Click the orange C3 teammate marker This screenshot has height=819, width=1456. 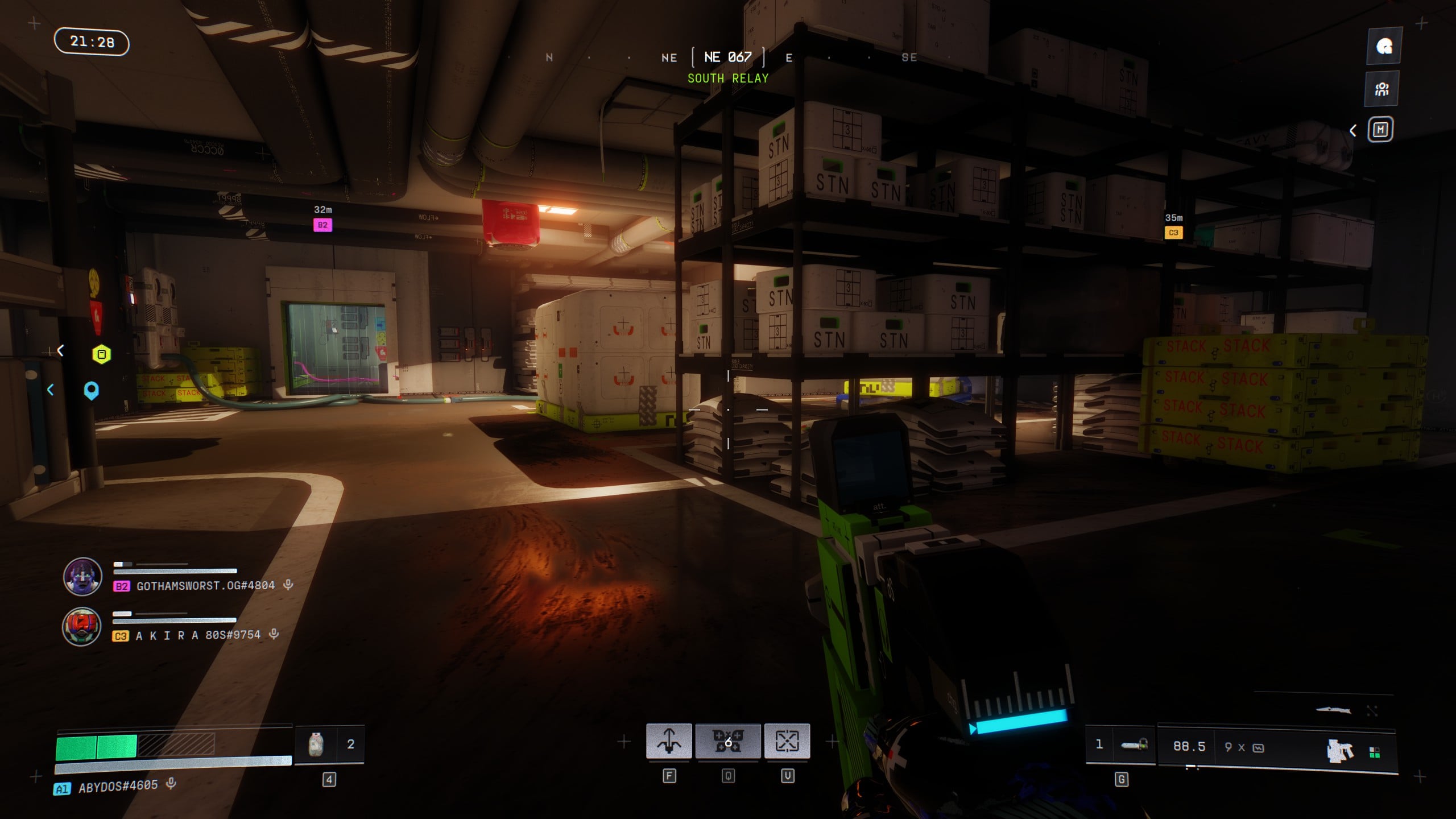tap(1173, 233)
